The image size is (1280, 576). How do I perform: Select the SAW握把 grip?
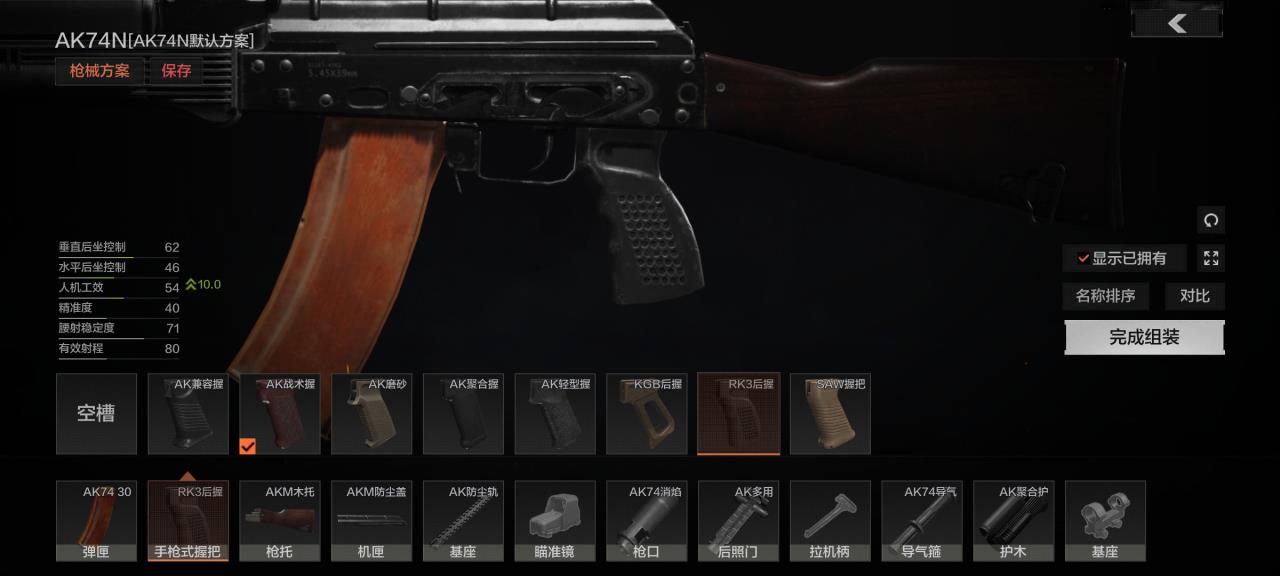click(830, 414)
